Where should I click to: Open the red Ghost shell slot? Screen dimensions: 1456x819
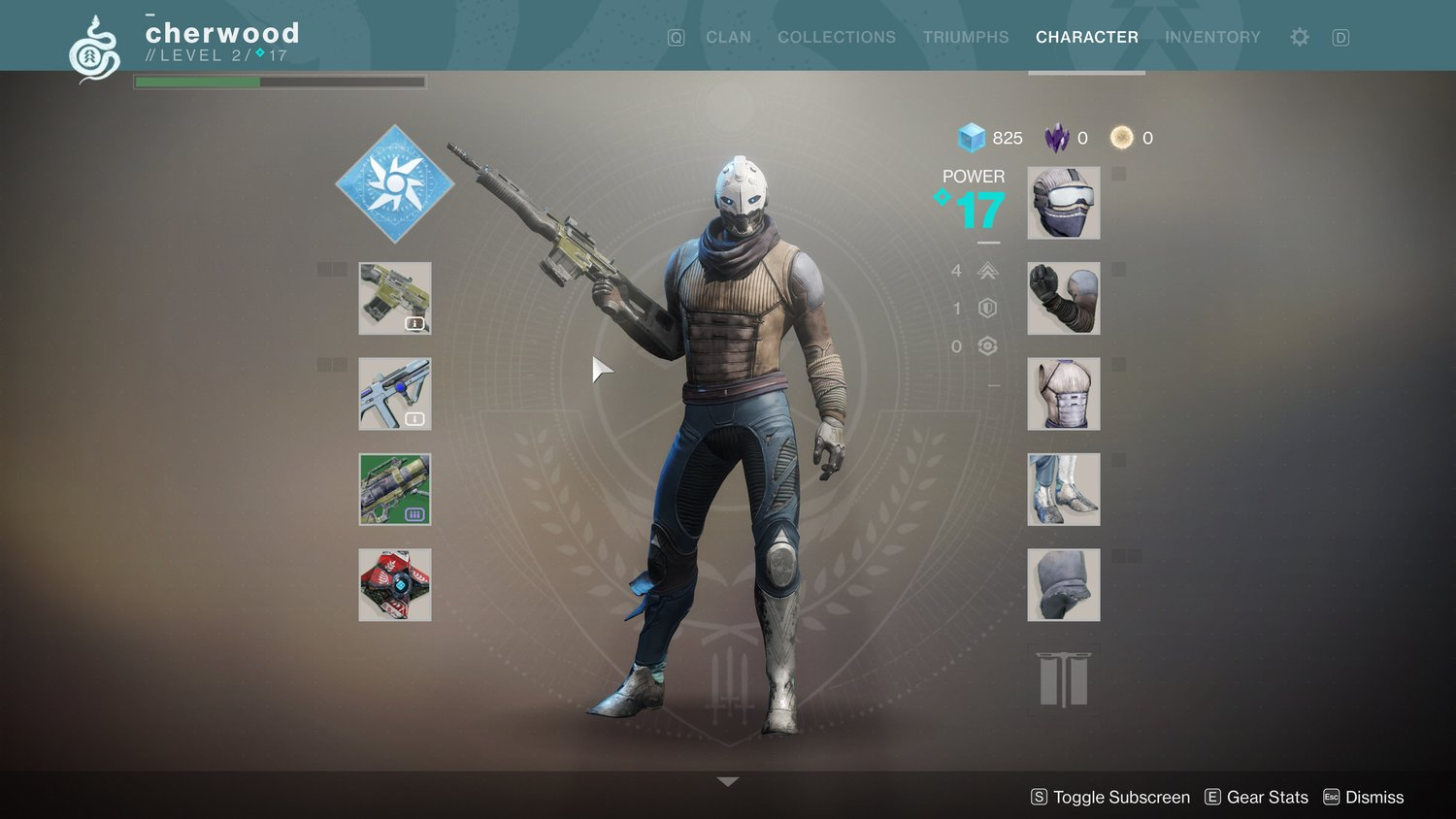(x=395, y=585)
